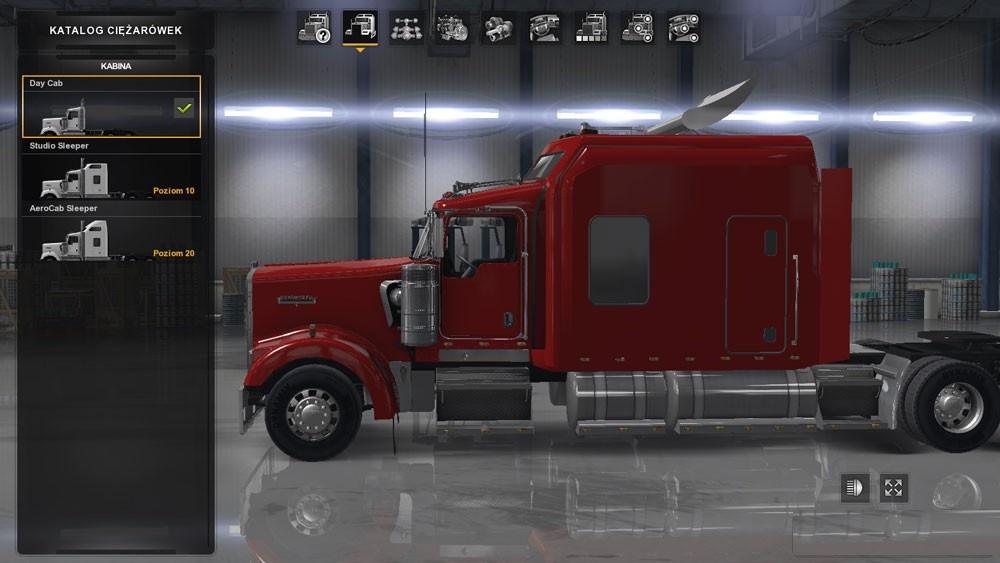Show the engine category tab
1000x563 pixels.
coord(452,27)
